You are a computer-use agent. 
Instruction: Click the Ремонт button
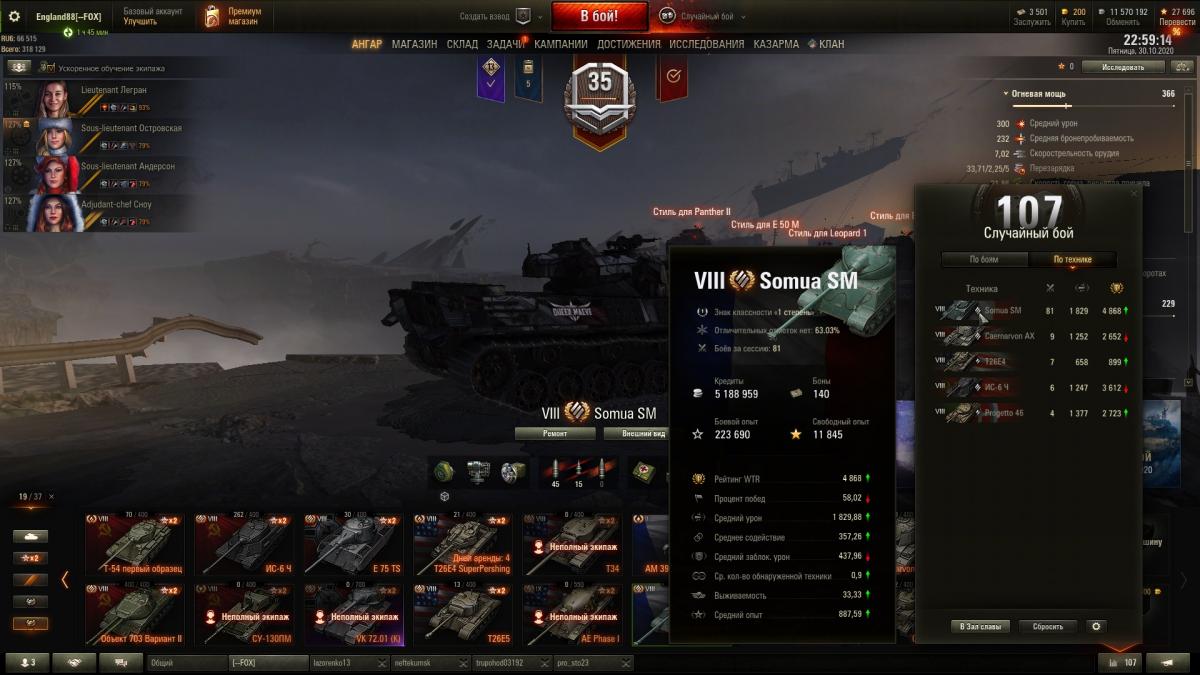555,434
